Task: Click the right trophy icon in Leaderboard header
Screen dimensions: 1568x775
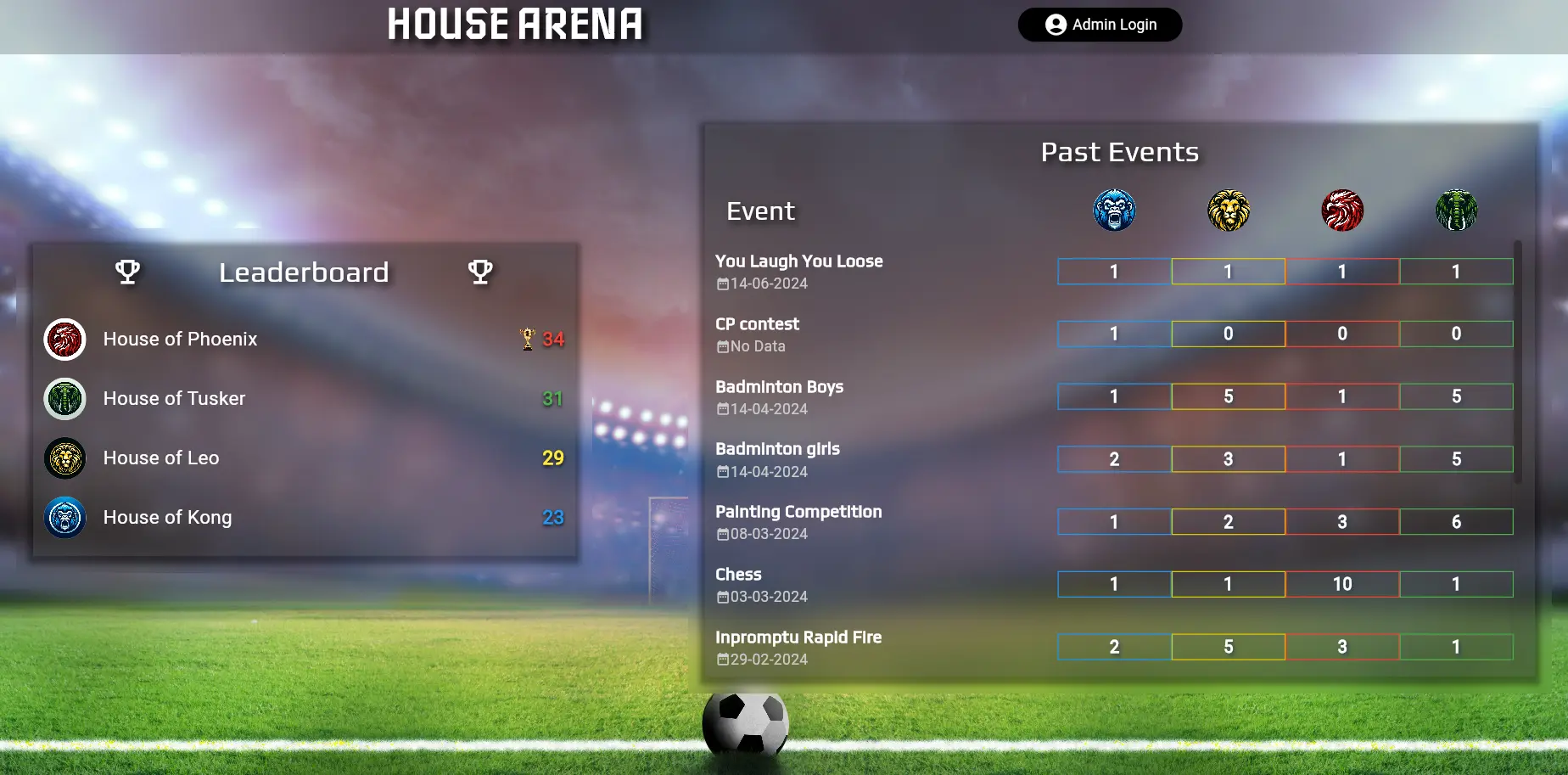Action: 480,272
